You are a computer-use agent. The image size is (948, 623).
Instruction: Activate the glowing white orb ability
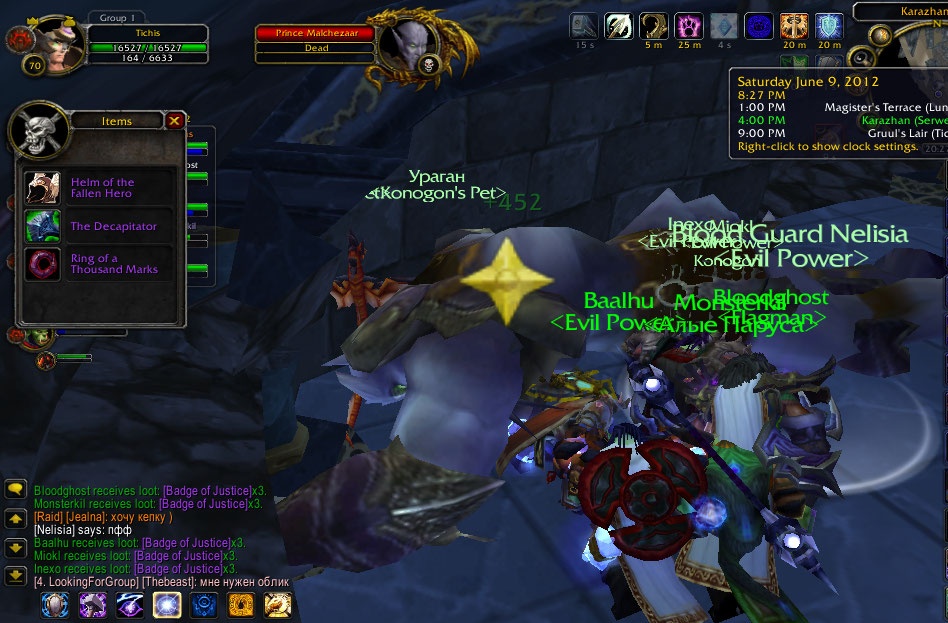166,604
